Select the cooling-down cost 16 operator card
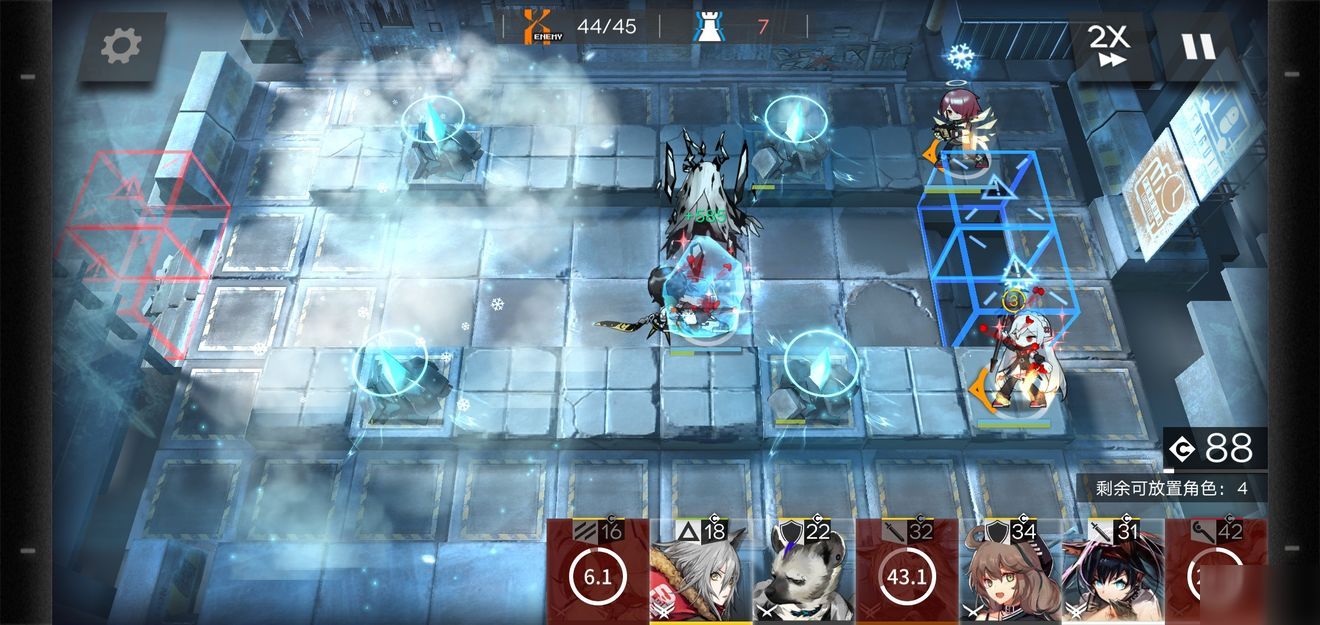The height and width of the screenshot is (625, 1320). click(597, 572)
